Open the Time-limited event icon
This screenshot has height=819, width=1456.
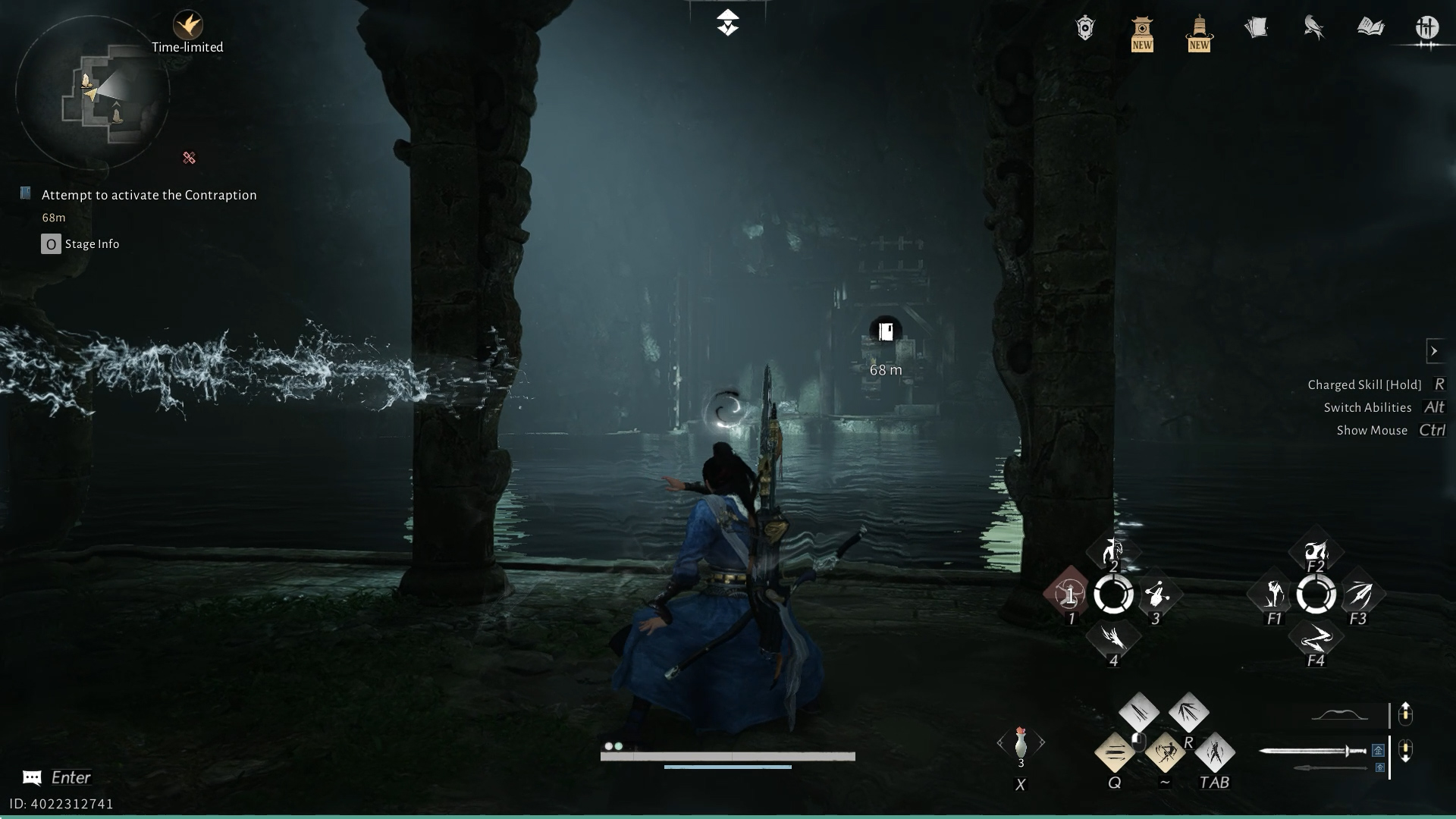click(x=187, y=27)
